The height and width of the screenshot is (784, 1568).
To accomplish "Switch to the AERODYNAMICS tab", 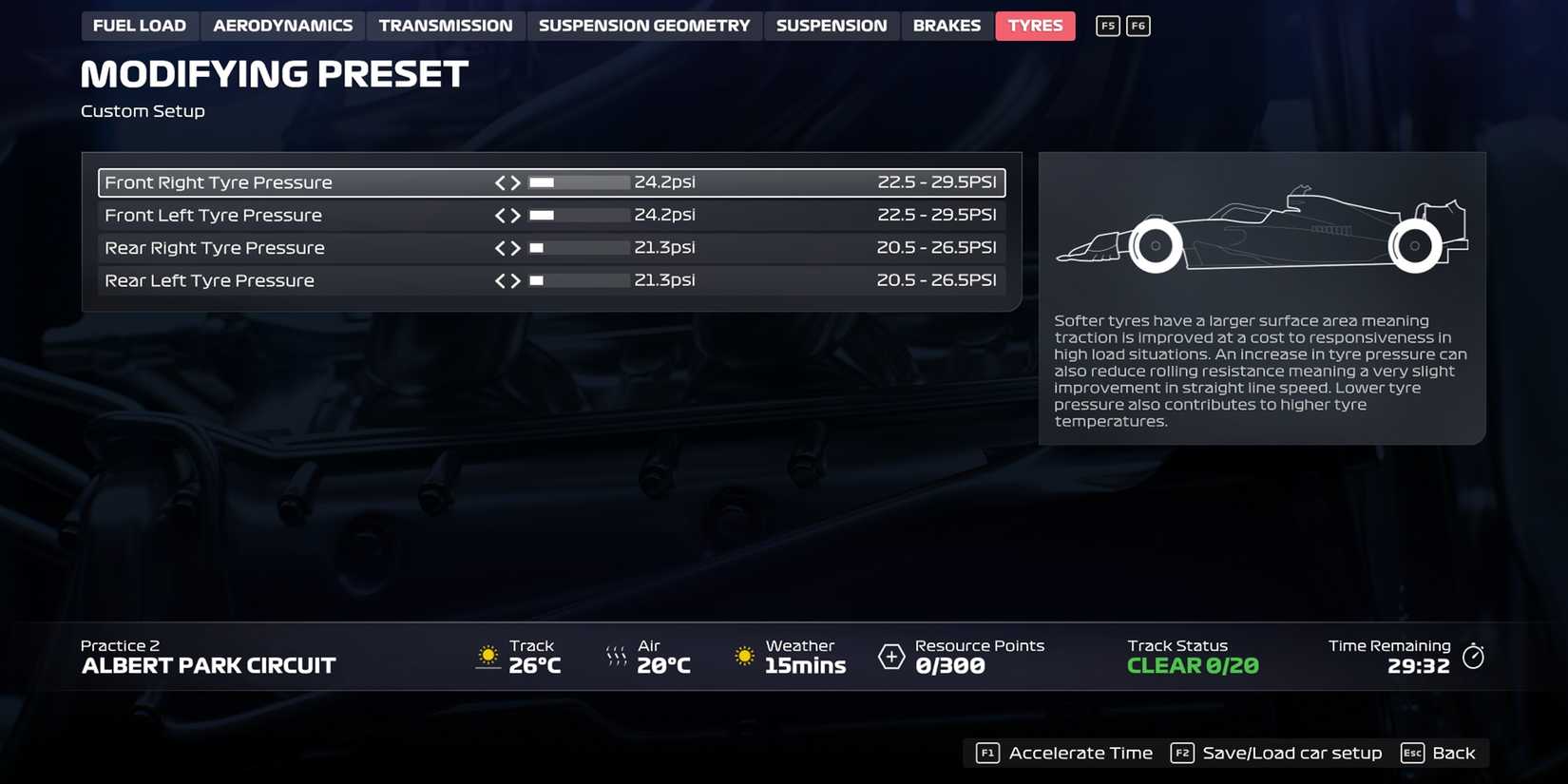I will pos(281,26).
